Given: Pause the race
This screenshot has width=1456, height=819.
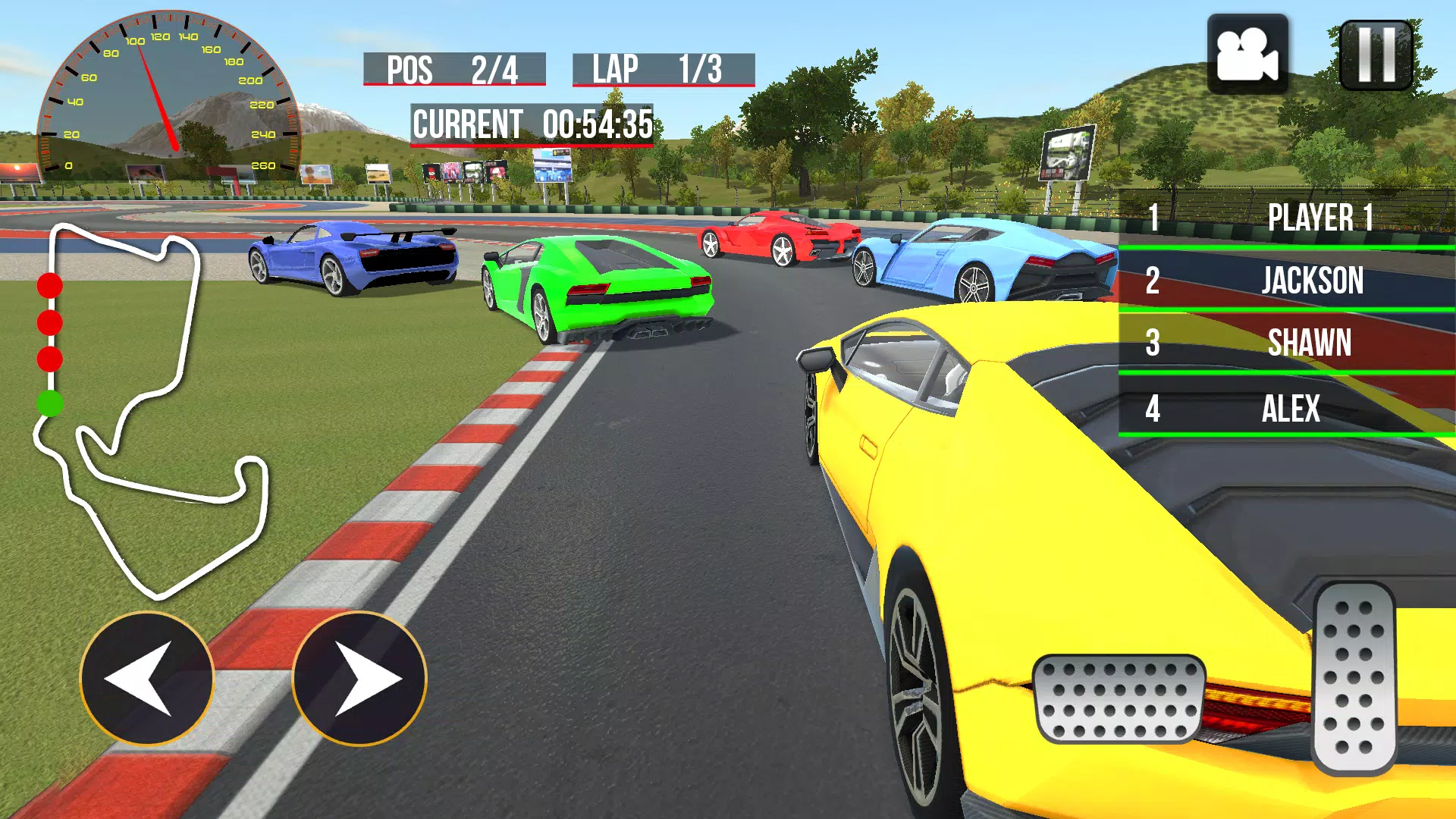Looking at the screenshot, I should (x=1376, y=55).
